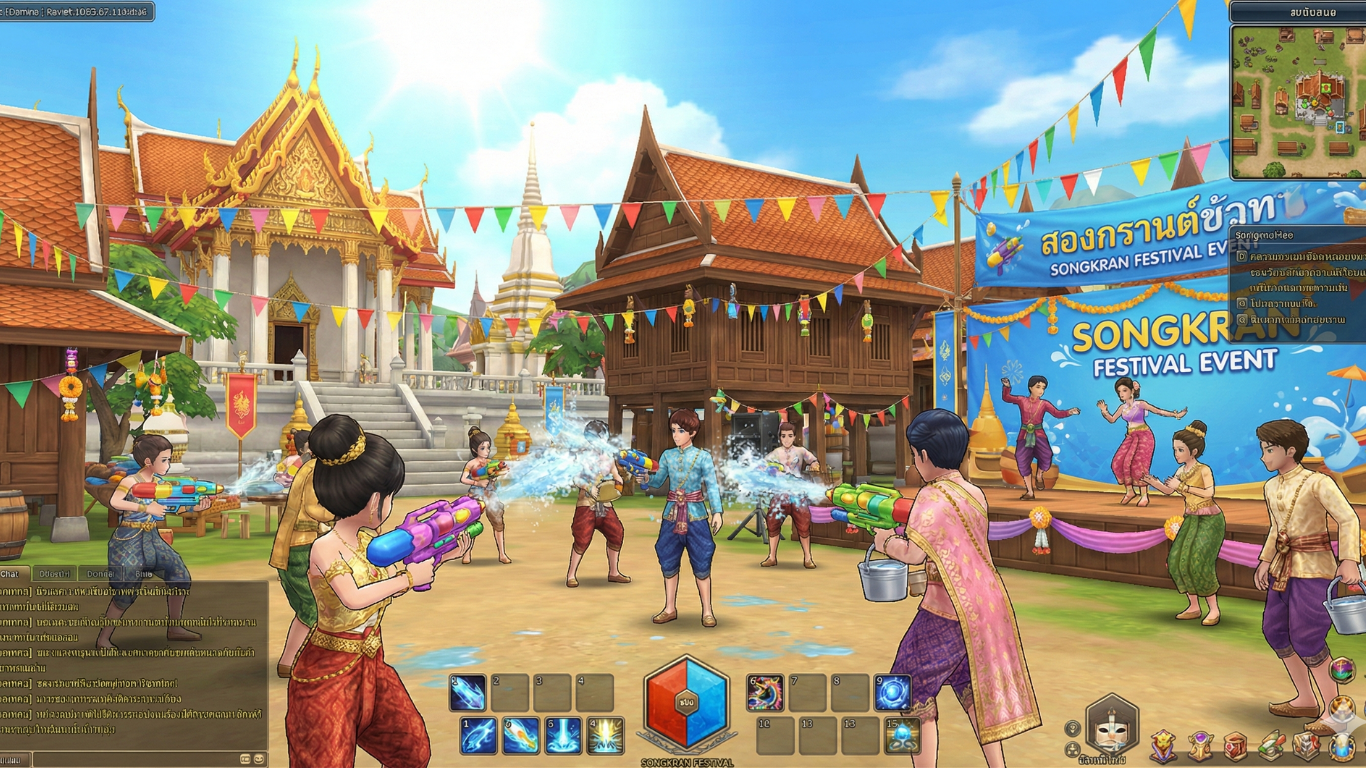The width and height of the screenshot is (1366, 768).
Task: Use the orange-tipped water rocket skill
Action: [x=521, y=736]
